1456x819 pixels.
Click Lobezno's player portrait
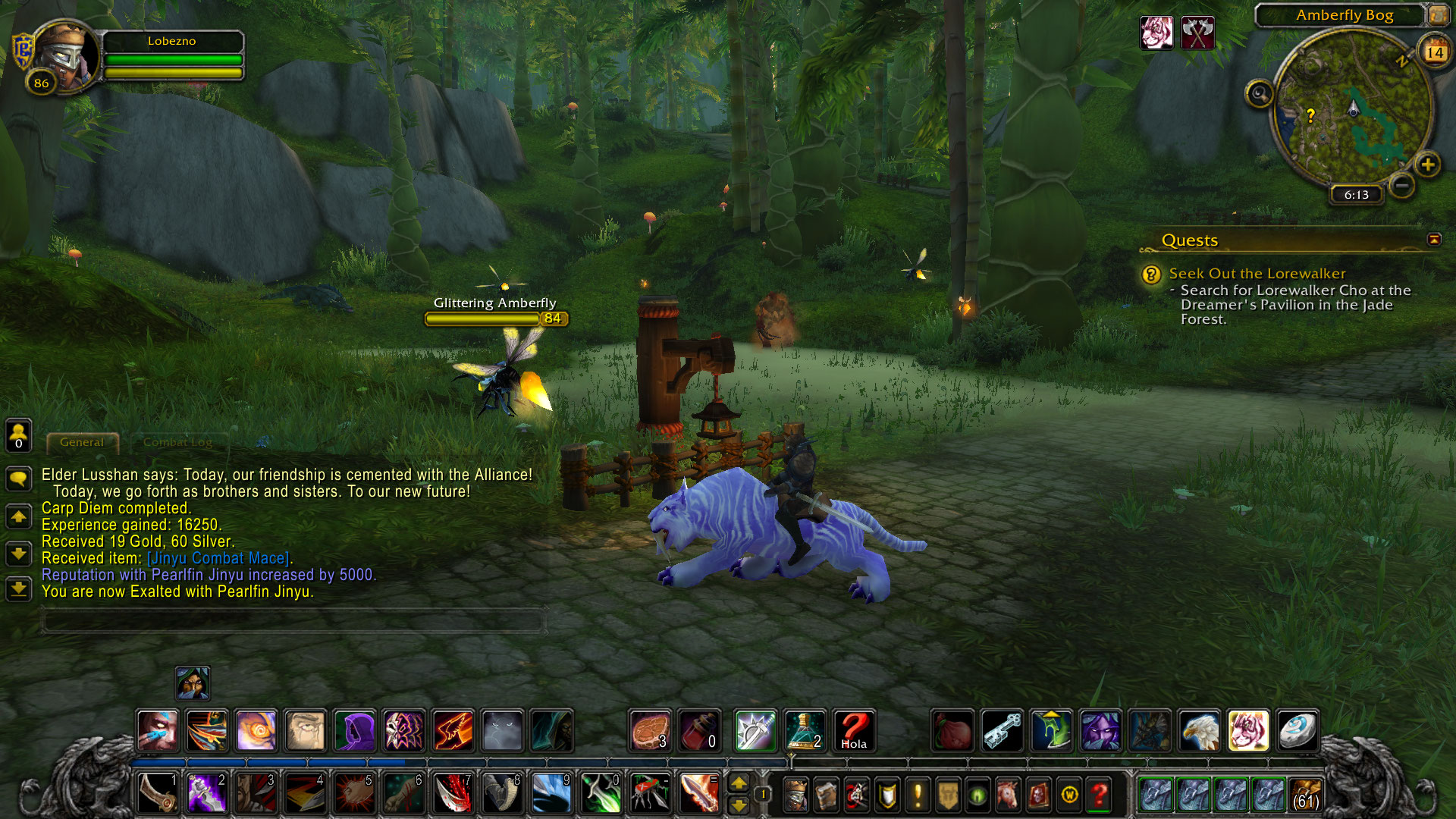(x=65, y=56)
